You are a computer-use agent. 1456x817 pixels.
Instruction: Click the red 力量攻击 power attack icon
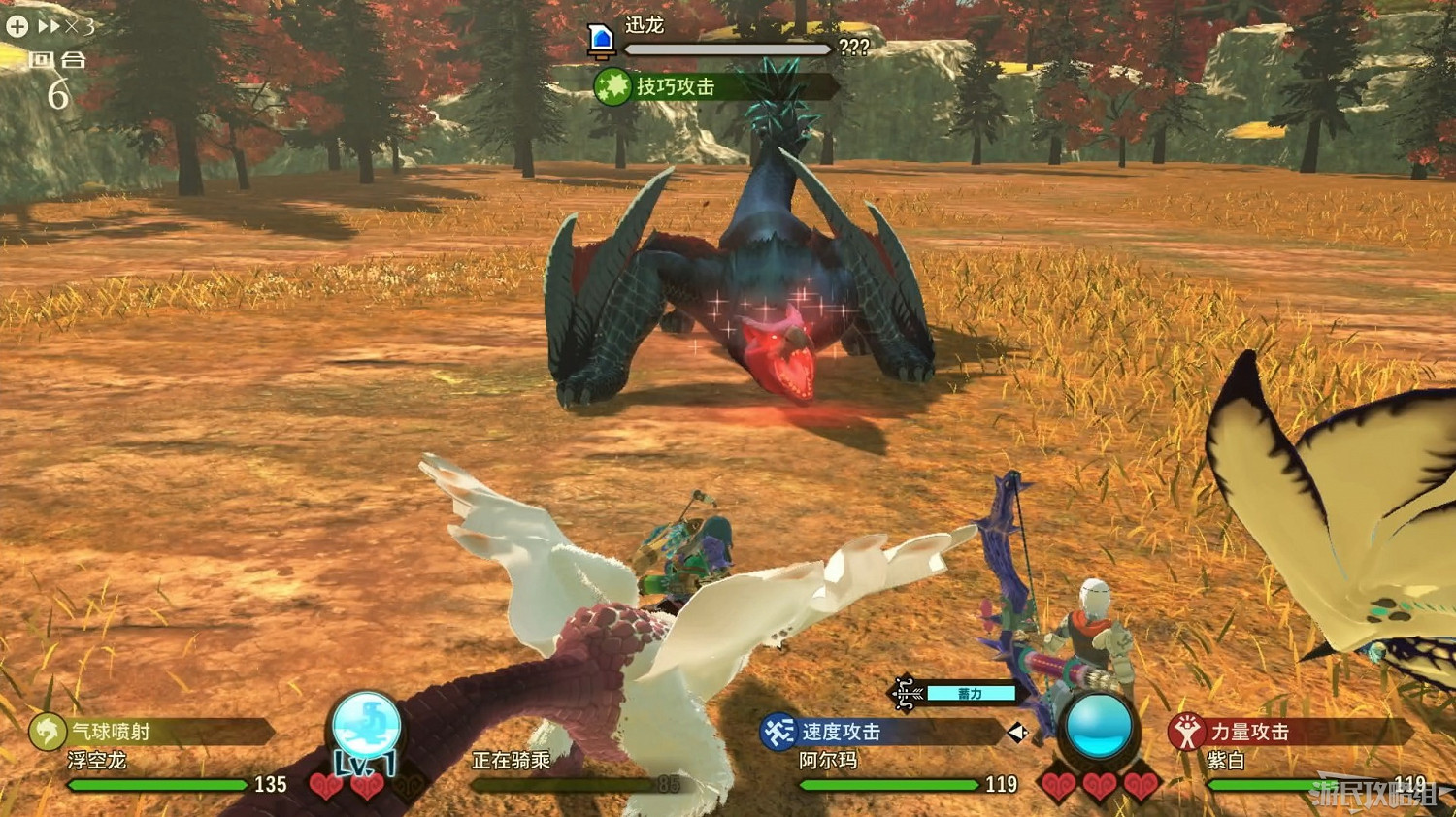click(1185, 734)
